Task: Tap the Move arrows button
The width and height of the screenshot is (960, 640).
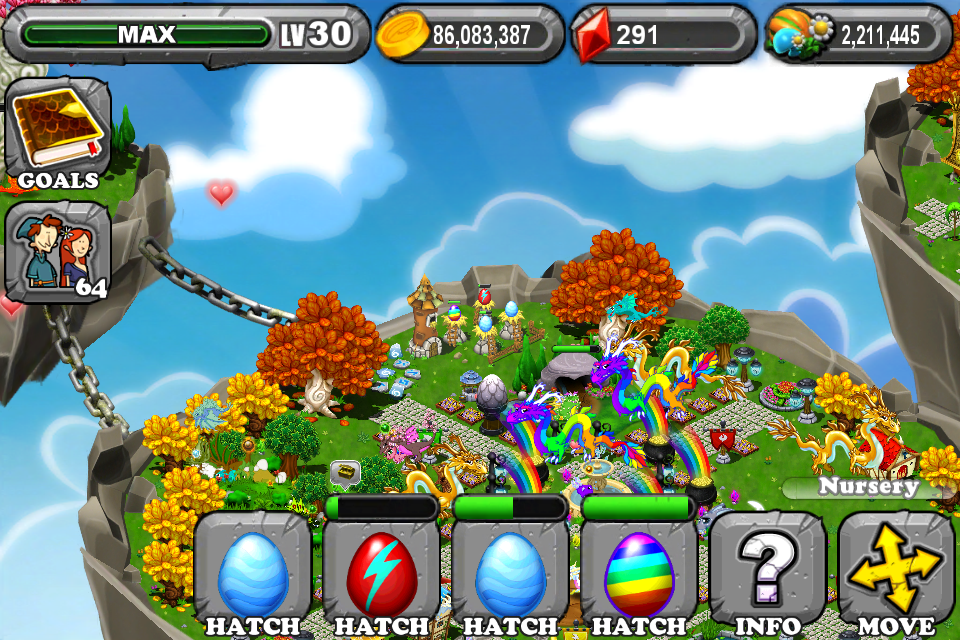Action: point(896,574)
